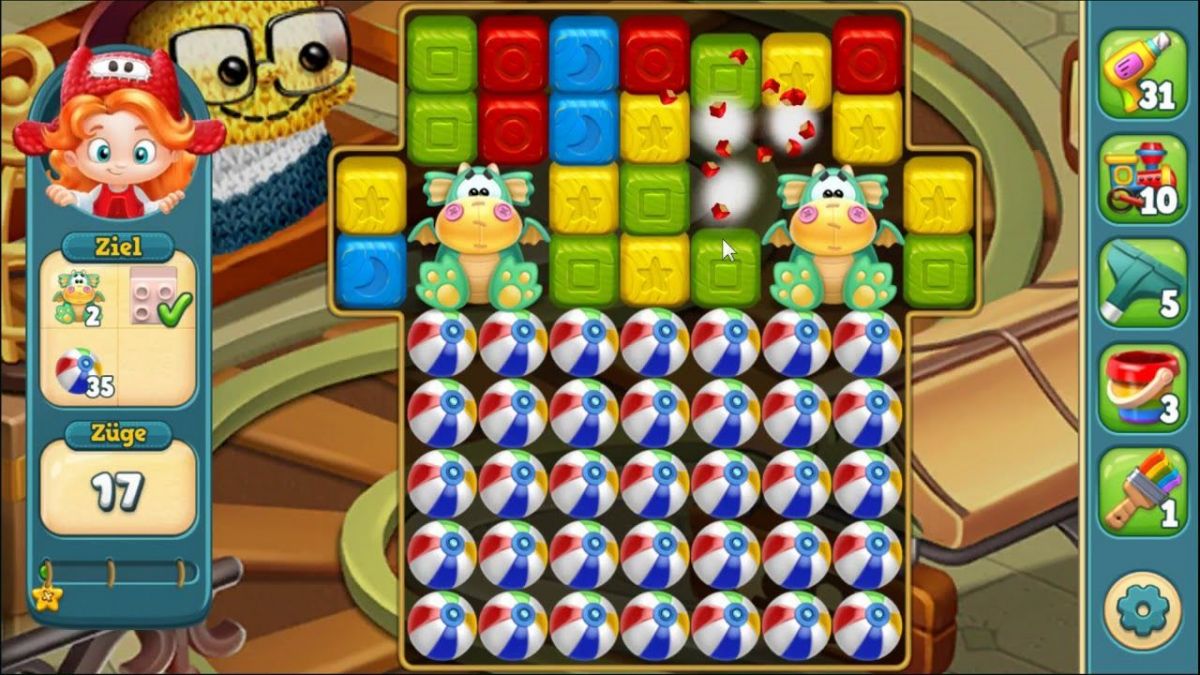Open the settings gear menu
1200x675 pixels.
point(1142,610)
